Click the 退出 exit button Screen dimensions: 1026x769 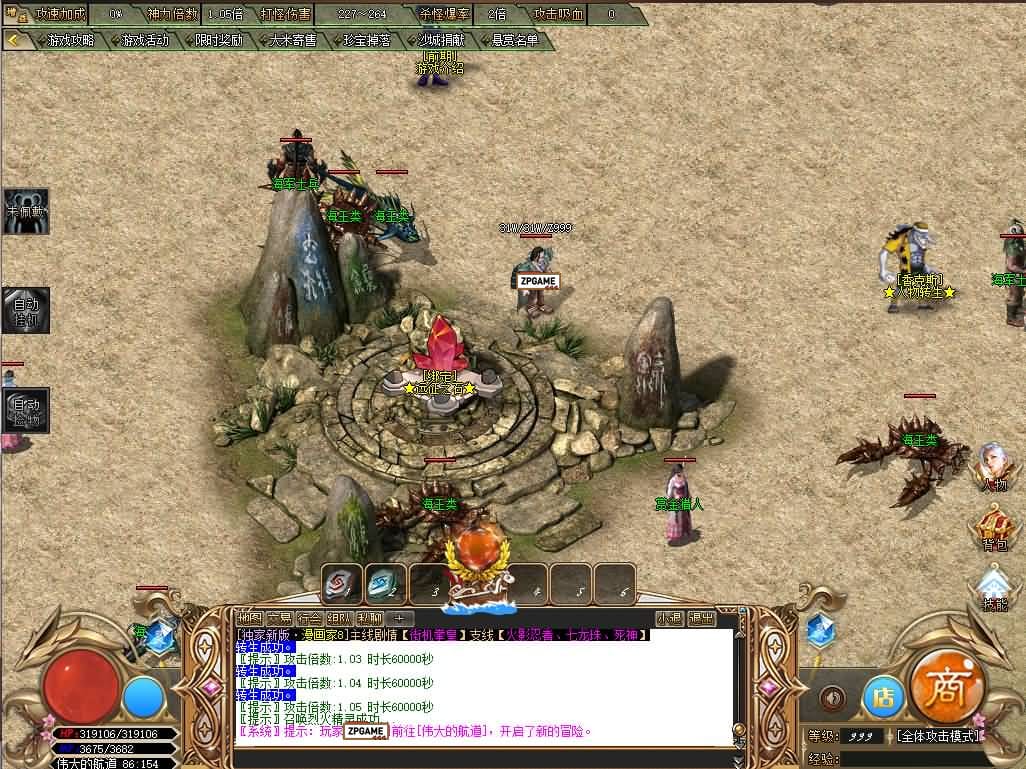point(701,618)
